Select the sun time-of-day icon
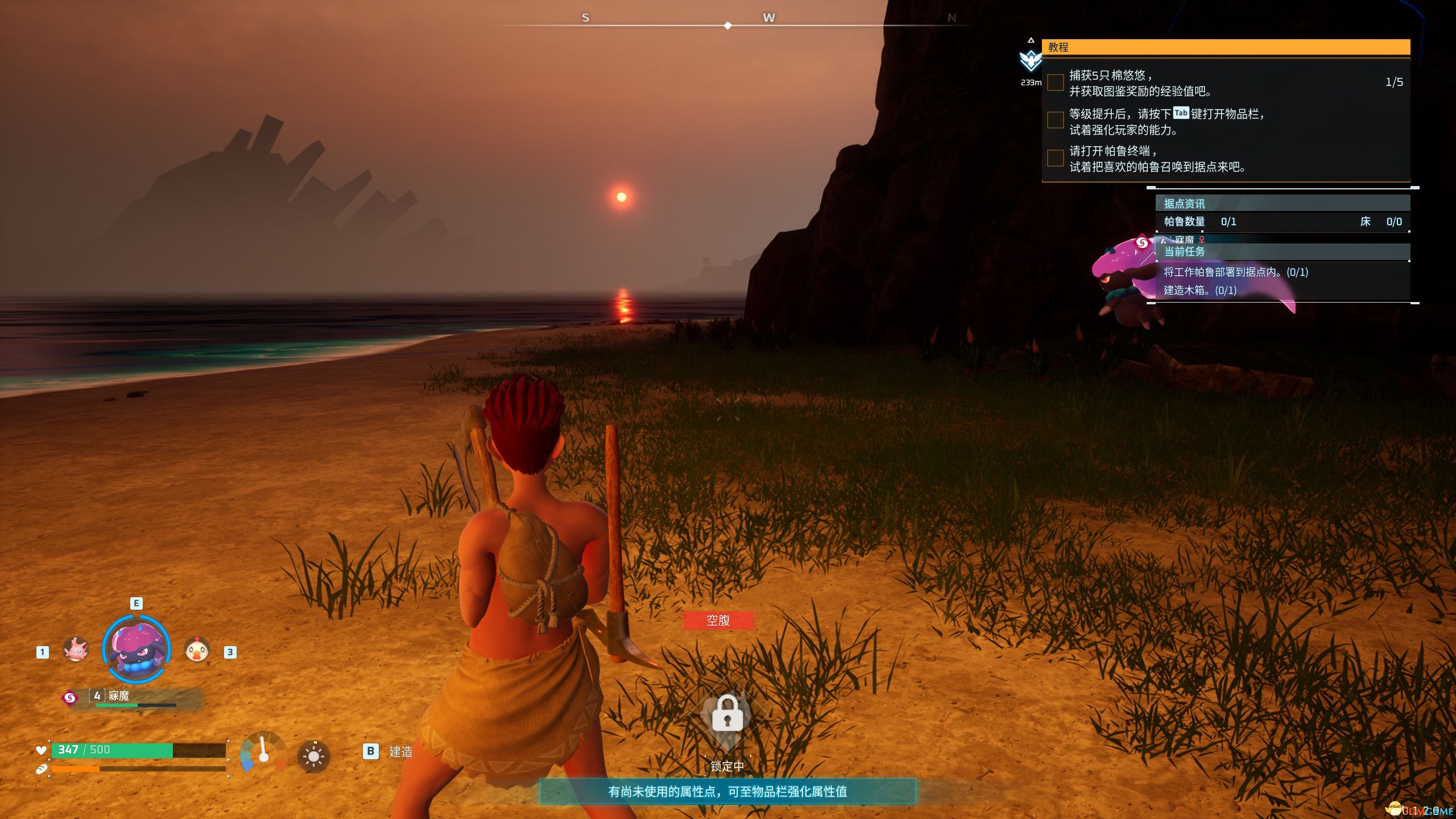This screenshot has width=1456, height=819. [313, 756]
